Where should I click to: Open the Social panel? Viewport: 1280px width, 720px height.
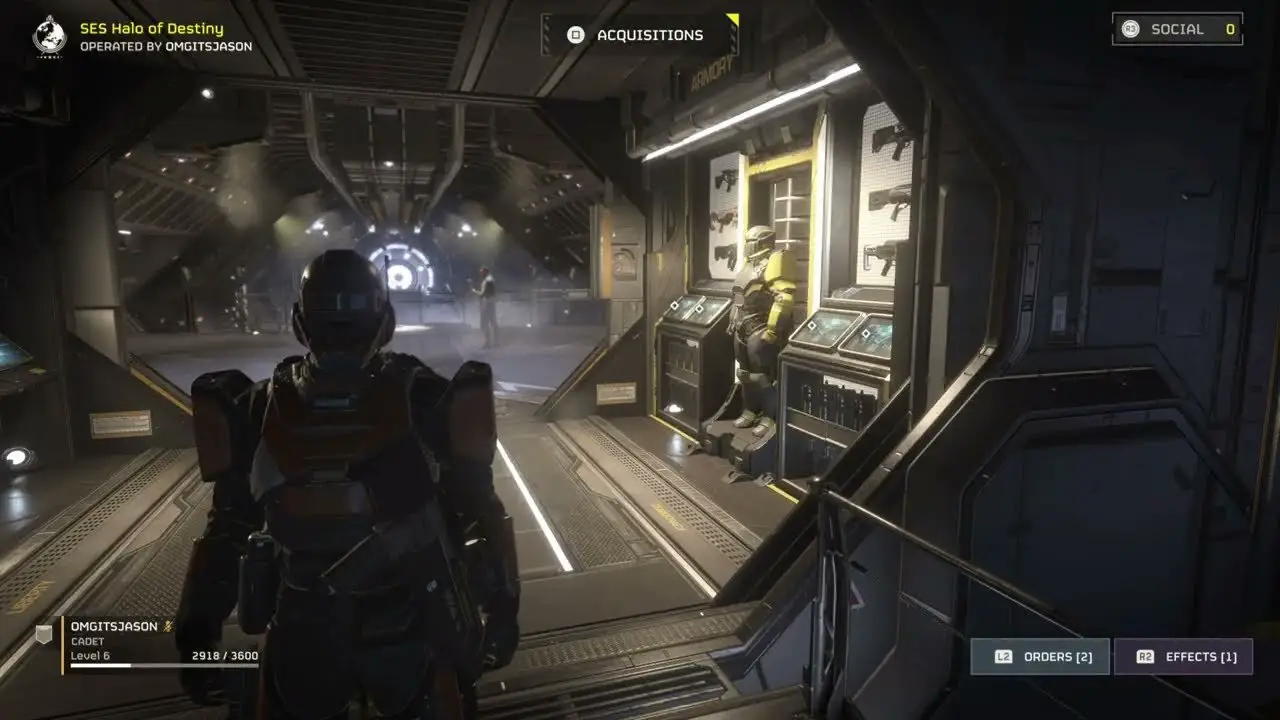1177,29
